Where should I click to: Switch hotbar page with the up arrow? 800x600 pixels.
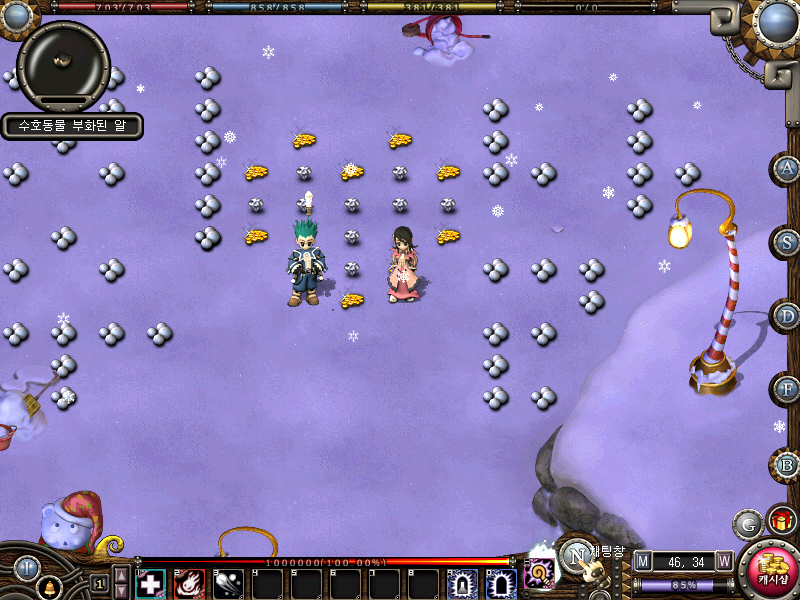point(121,573)
